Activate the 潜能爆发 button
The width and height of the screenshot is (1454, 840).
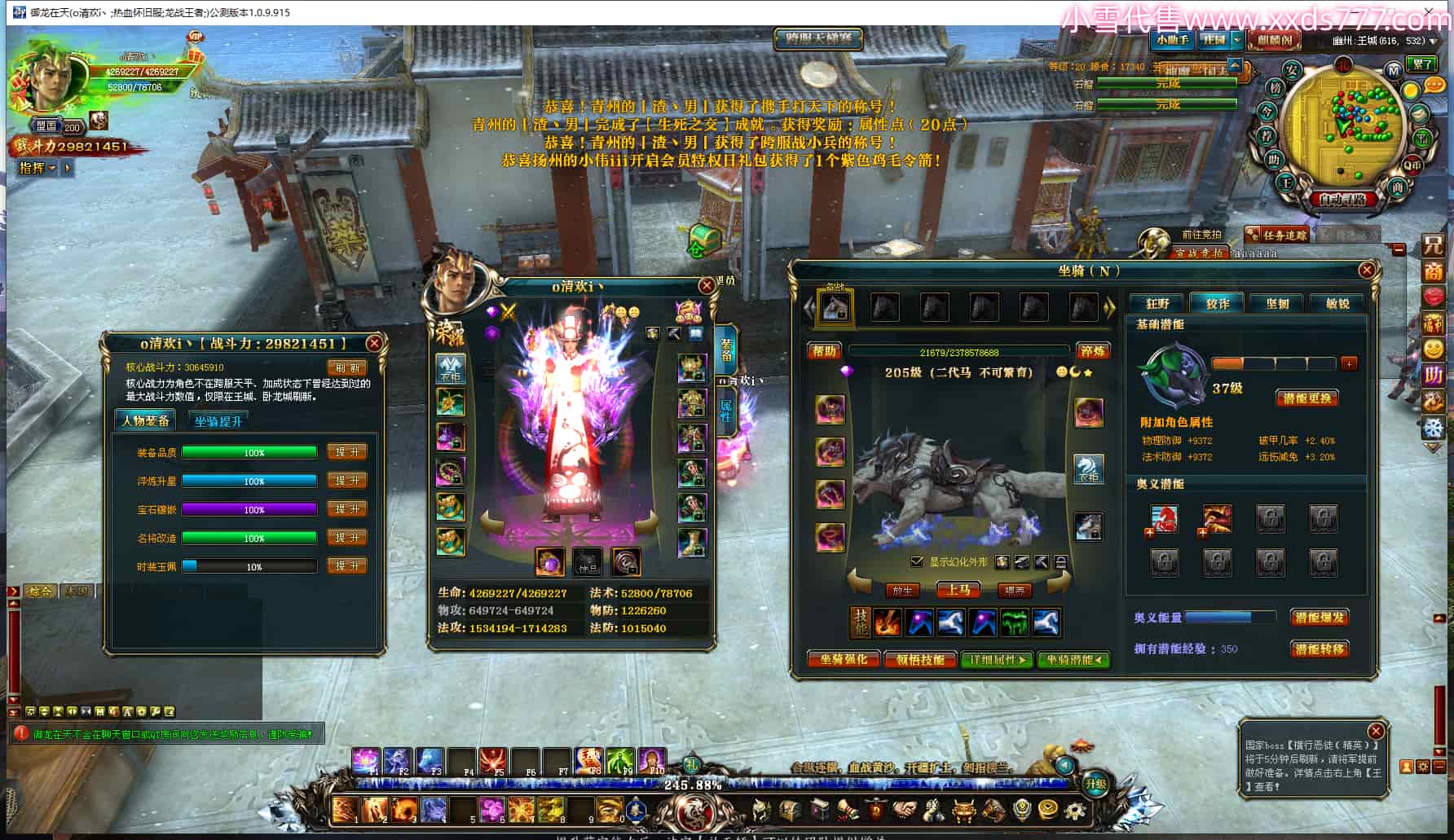click(1320, 618)
